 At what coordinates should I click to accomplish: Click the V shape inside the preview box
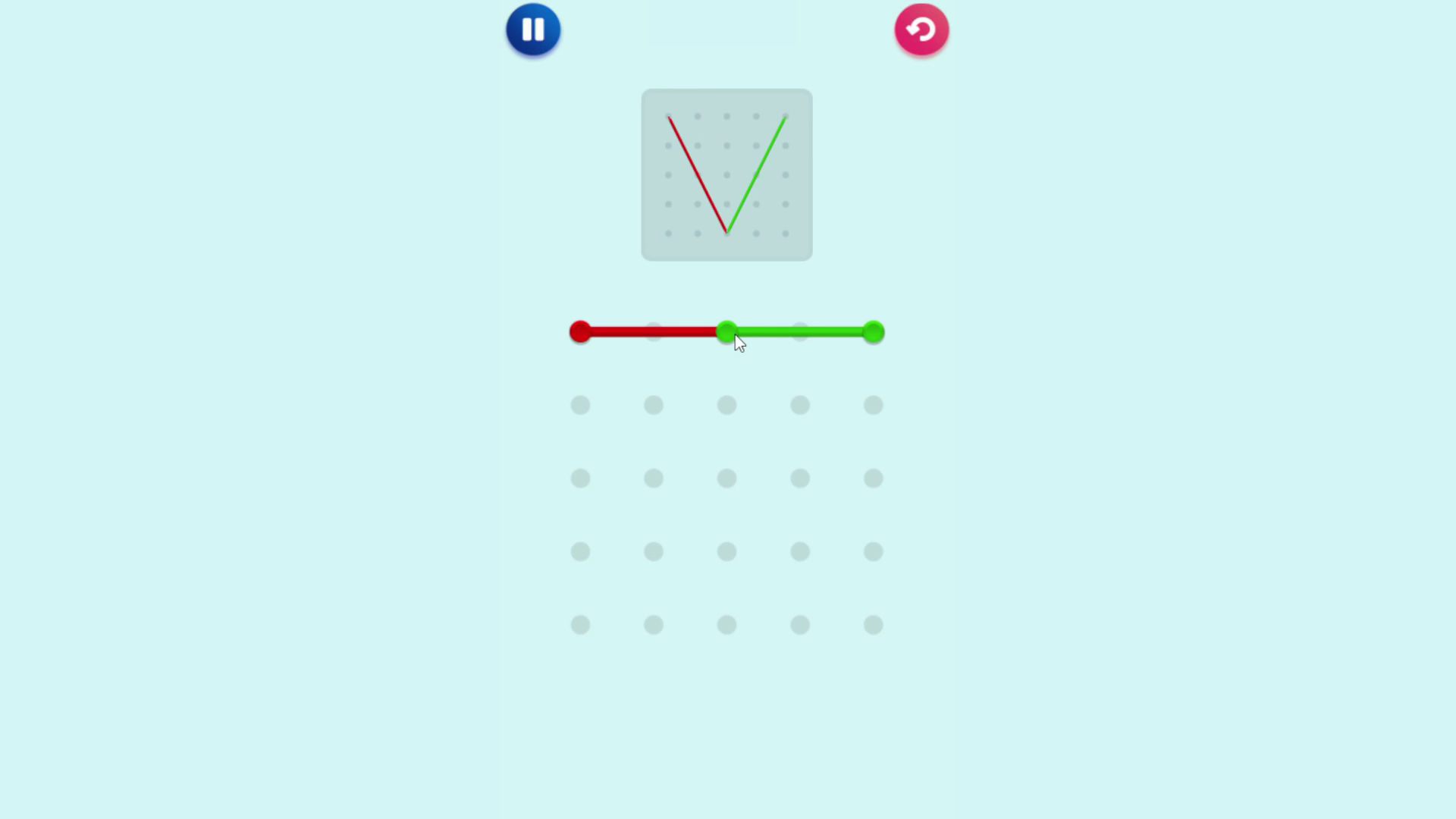coord(726,174)
